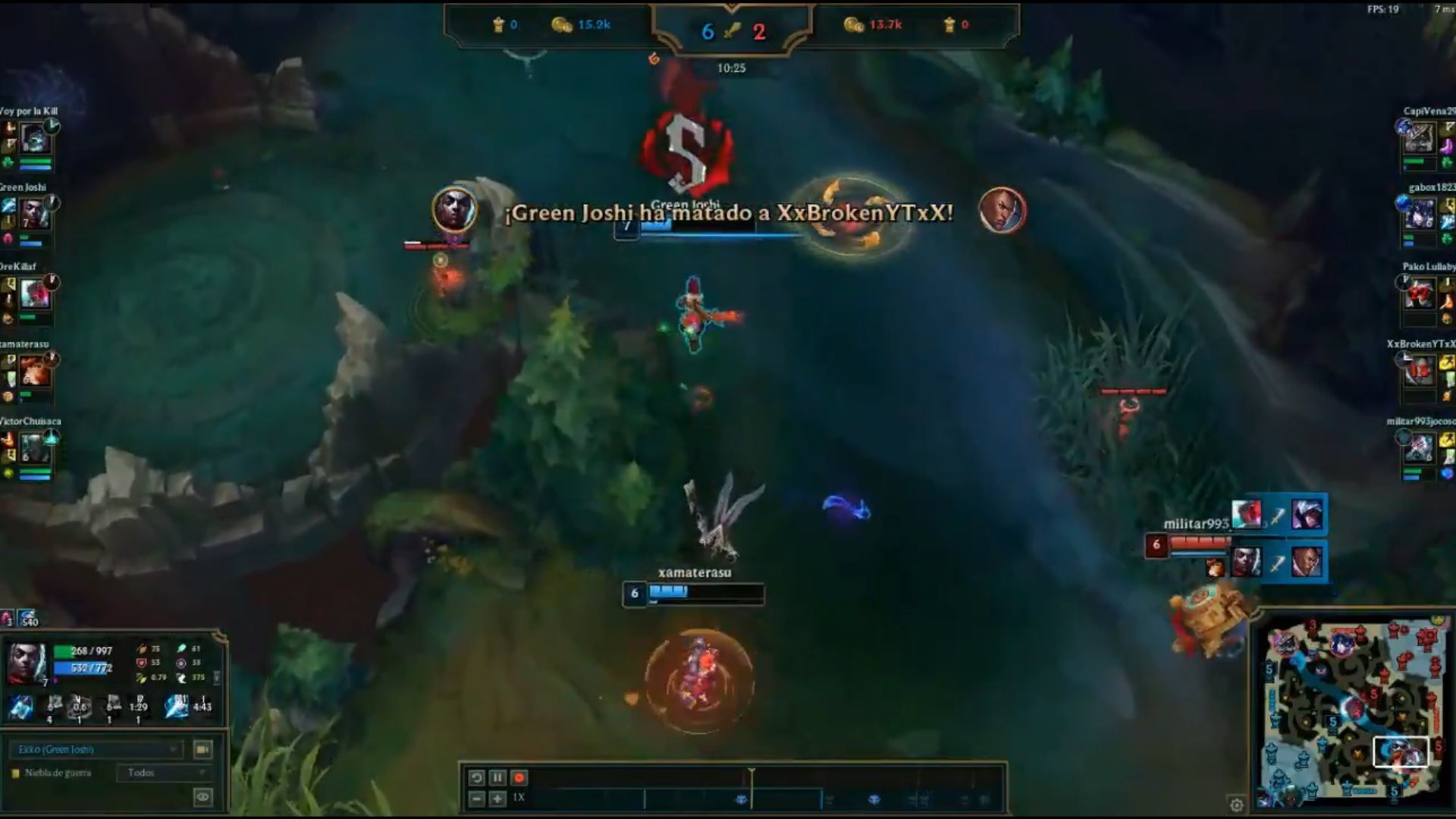Click Ekko's ultimate ability icon in the stats panel
This screenshot has height=819, width=1456.
click(175, 707)
